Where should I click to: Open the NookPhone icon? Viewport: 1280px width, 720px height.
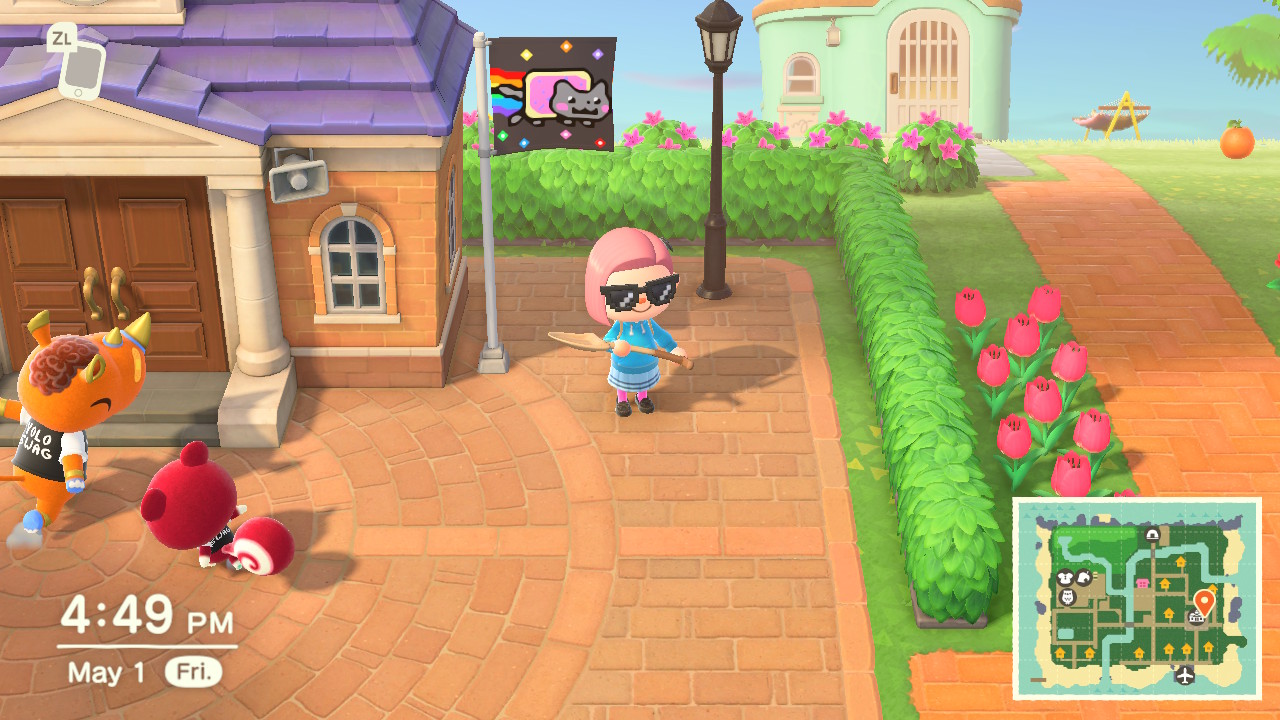[x=81, y=68]
